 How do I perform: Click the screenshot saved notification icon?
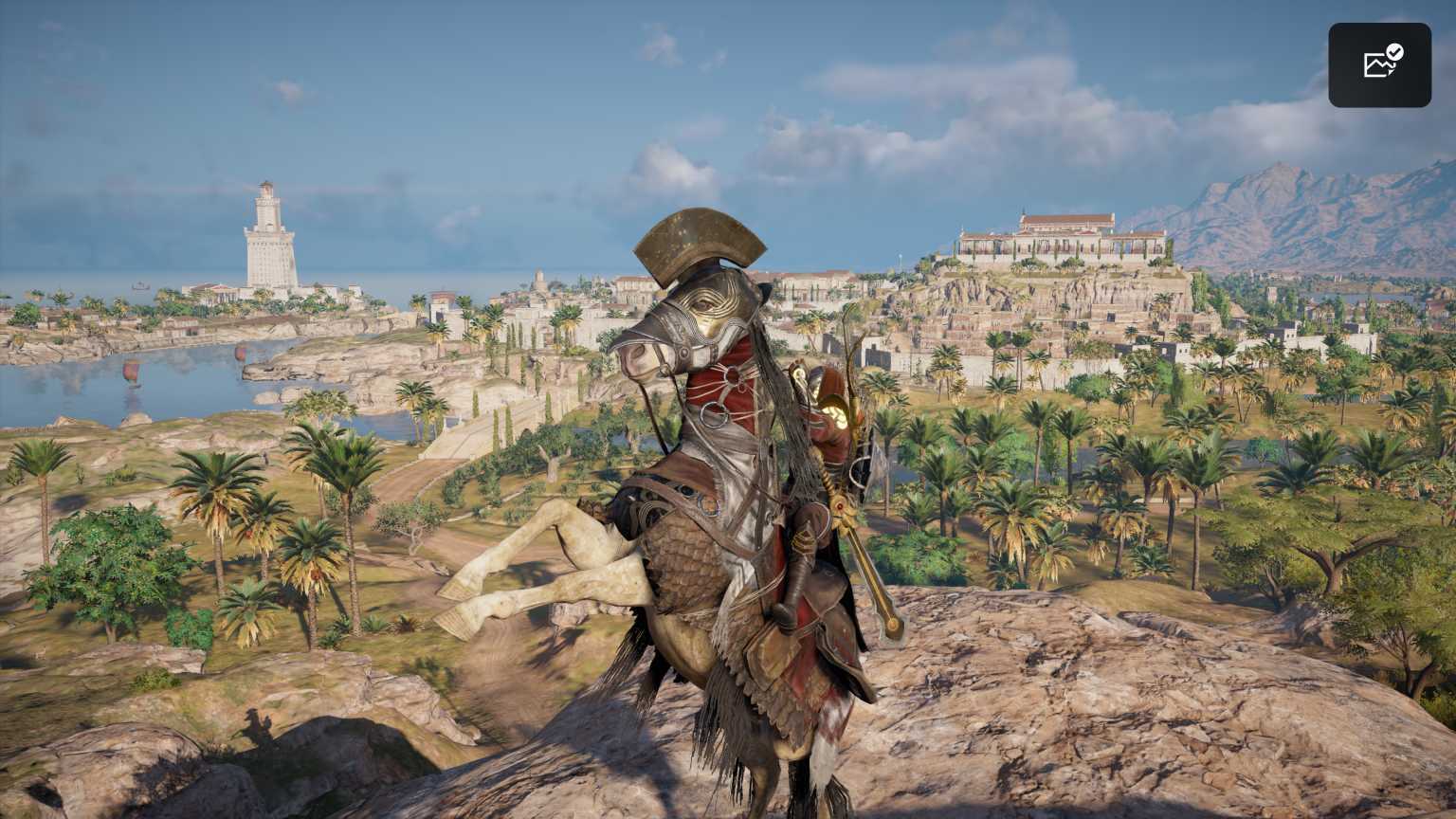click(1380, 64)
